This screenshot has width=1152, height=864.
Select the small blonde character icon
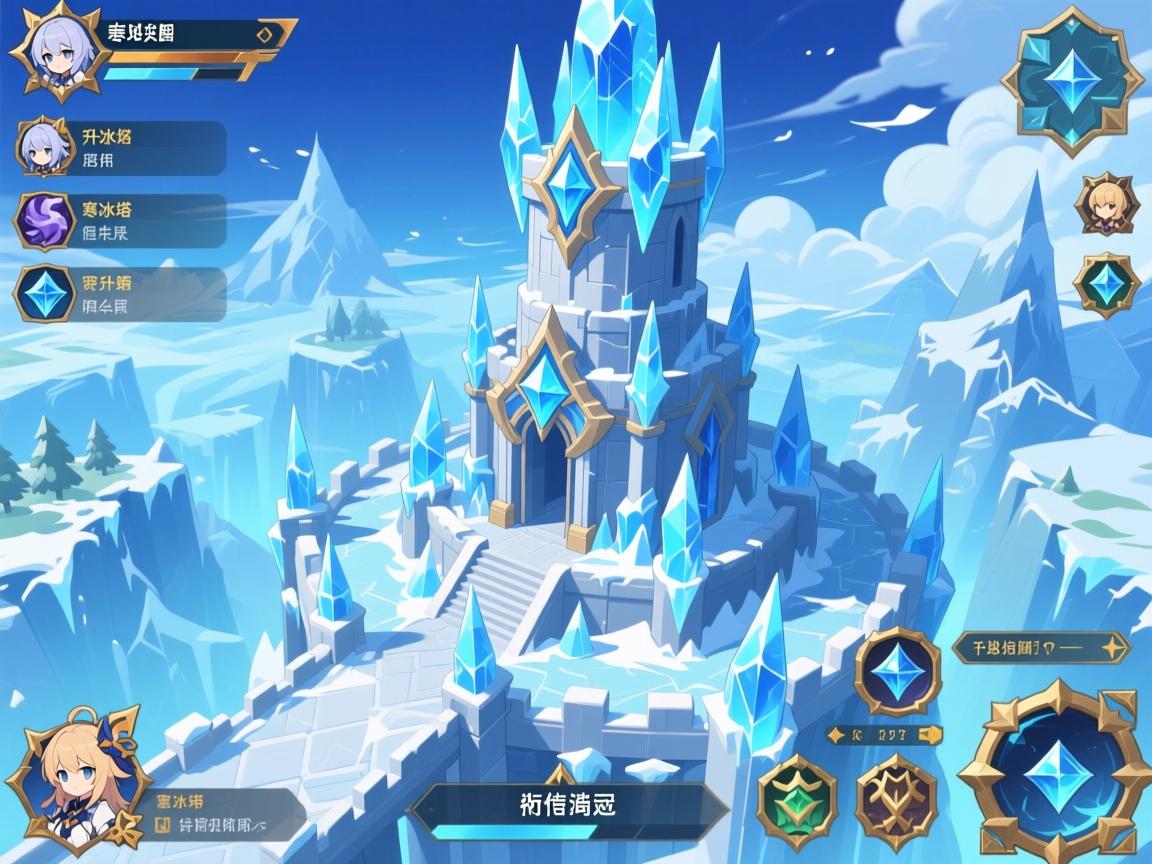[1106, 205]
